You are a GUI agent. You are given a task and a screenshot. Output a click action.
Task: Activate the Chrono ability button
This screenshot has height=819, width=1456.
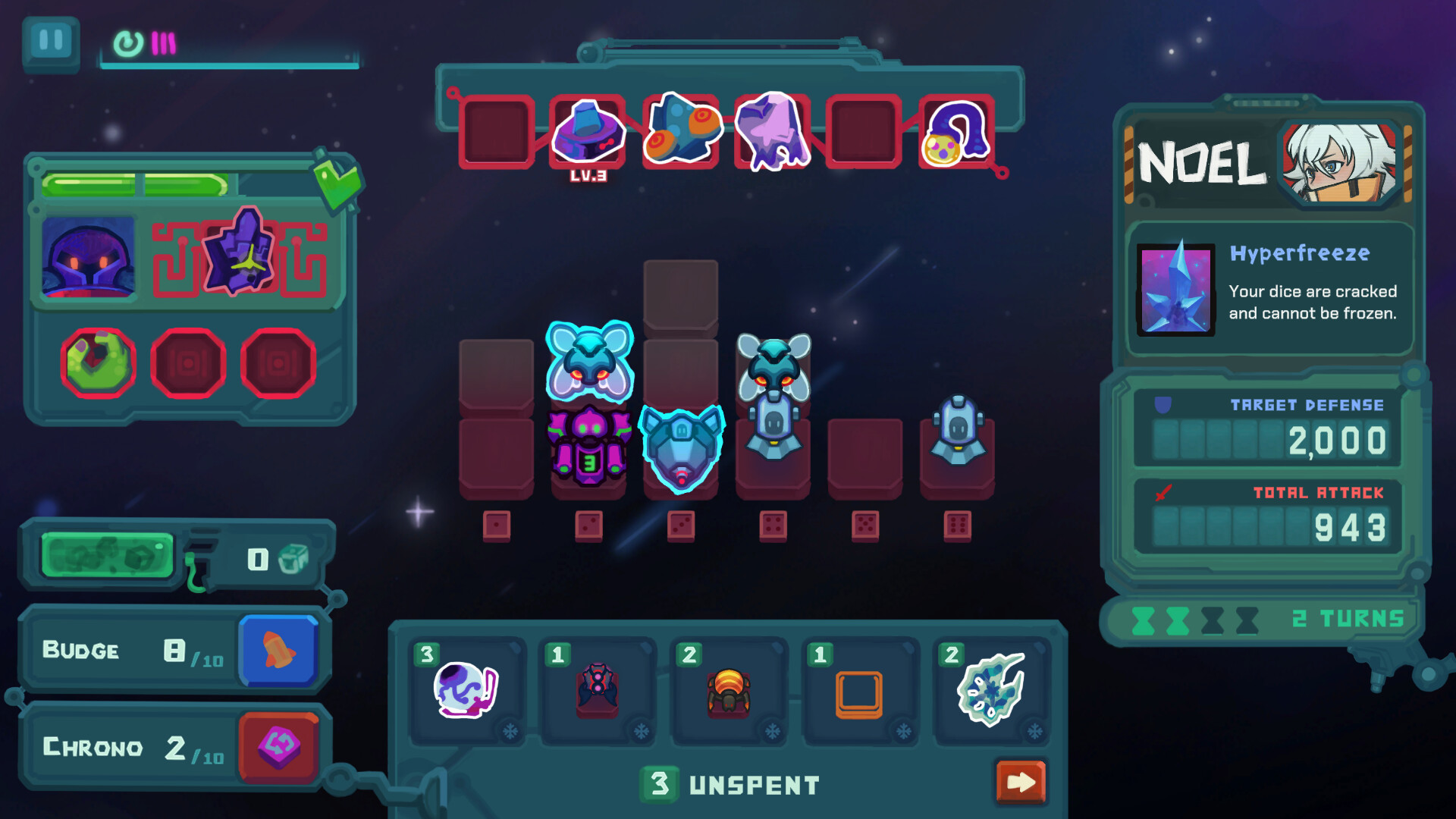pos(278,747)
